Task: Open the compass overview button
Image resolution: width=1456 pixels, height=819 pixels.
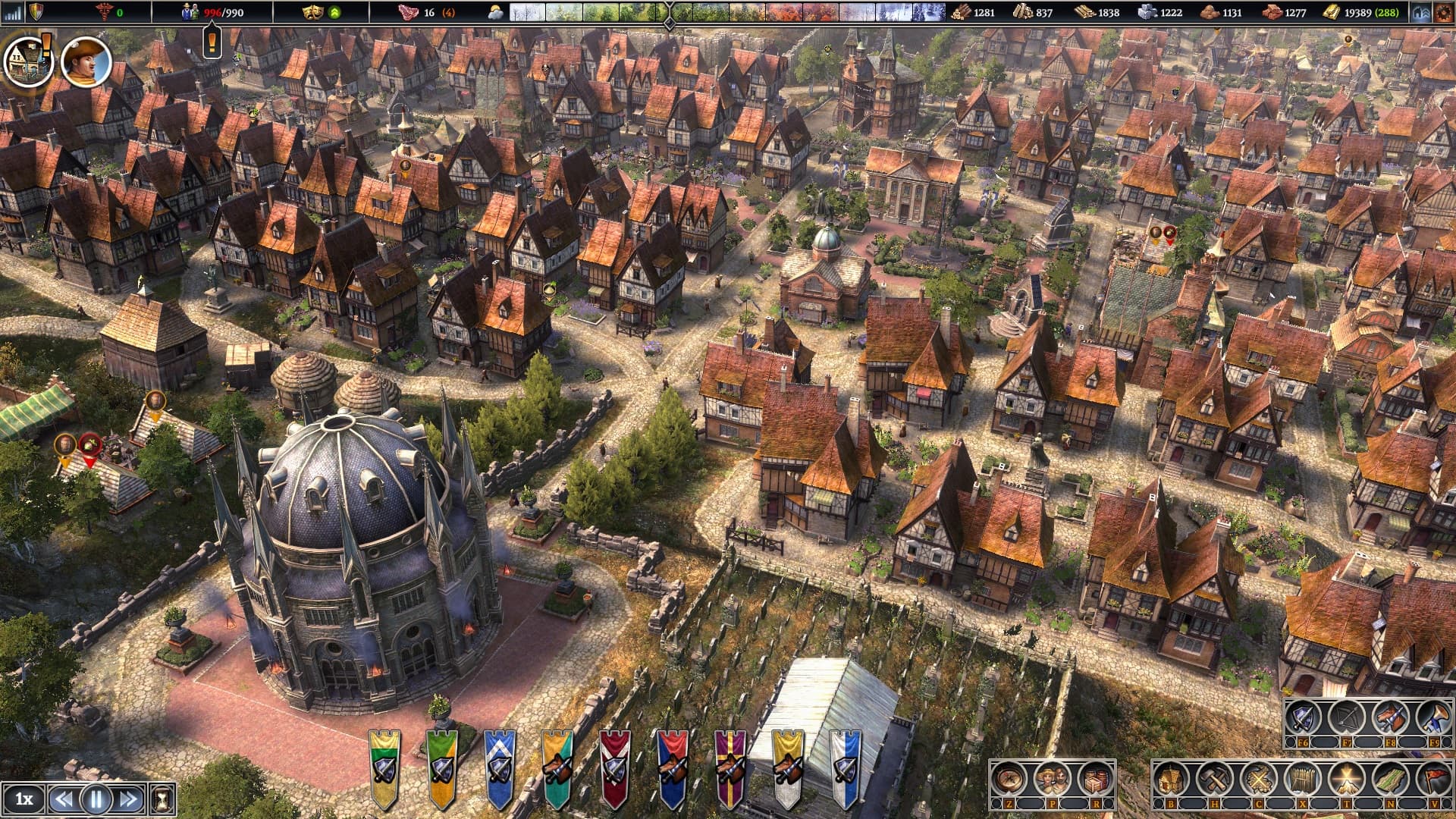Action: pyautogui.click(x=1009, y=779)
